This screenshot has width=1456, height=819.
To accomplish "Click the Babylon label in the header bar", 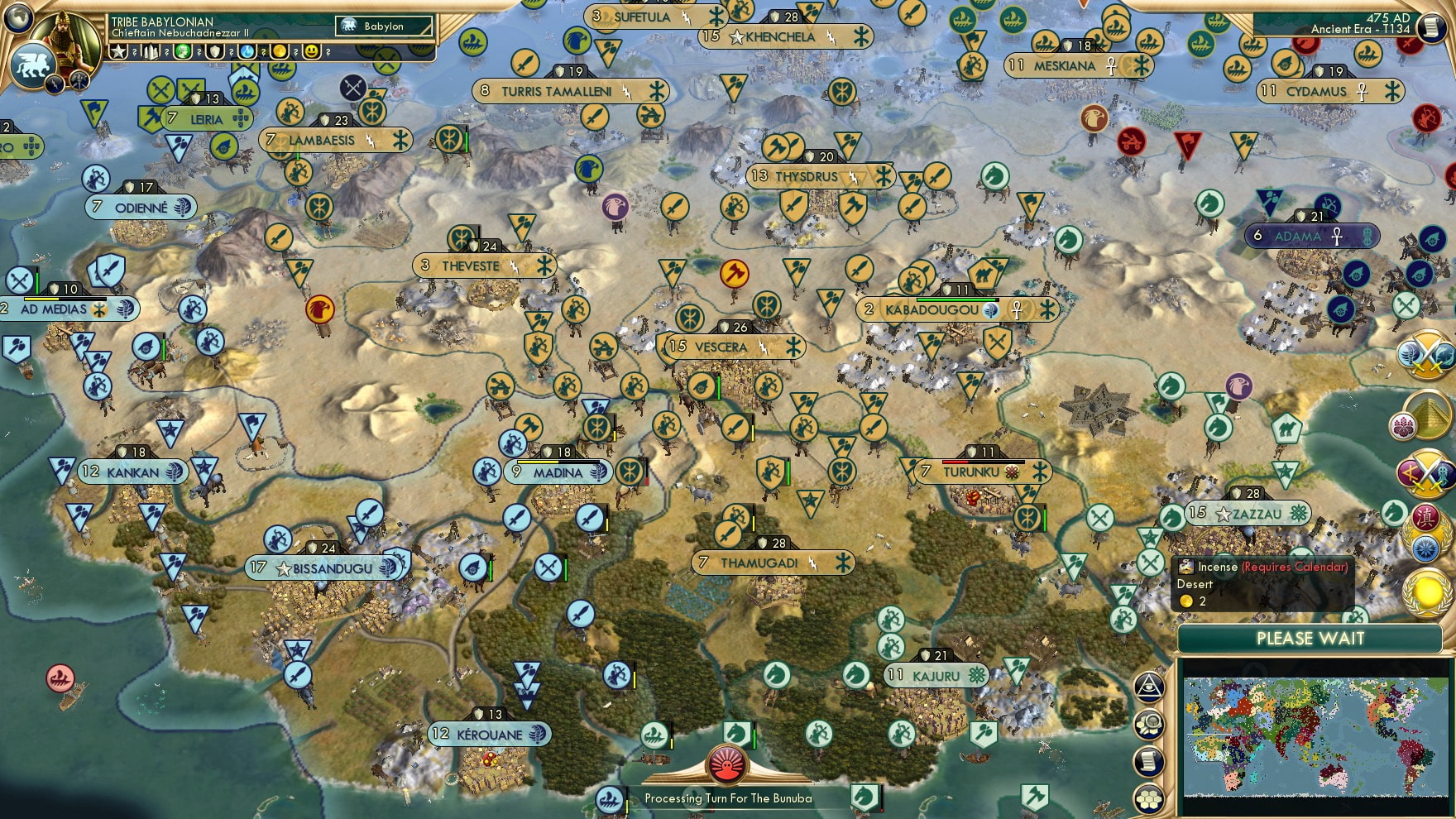I will pos(383,26).
